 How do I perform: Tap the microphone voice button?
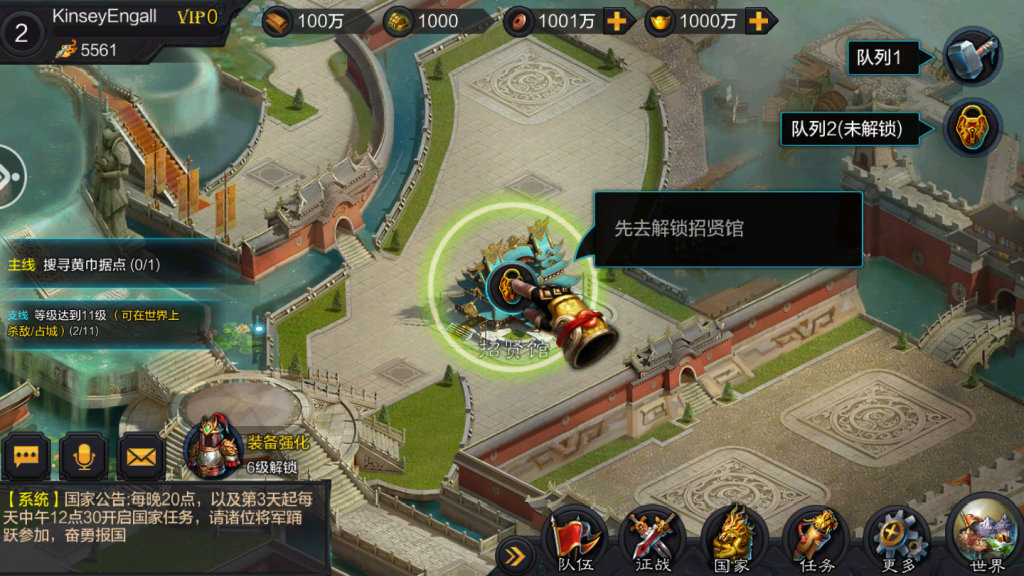pyautogui.click(x=84, y=457)
